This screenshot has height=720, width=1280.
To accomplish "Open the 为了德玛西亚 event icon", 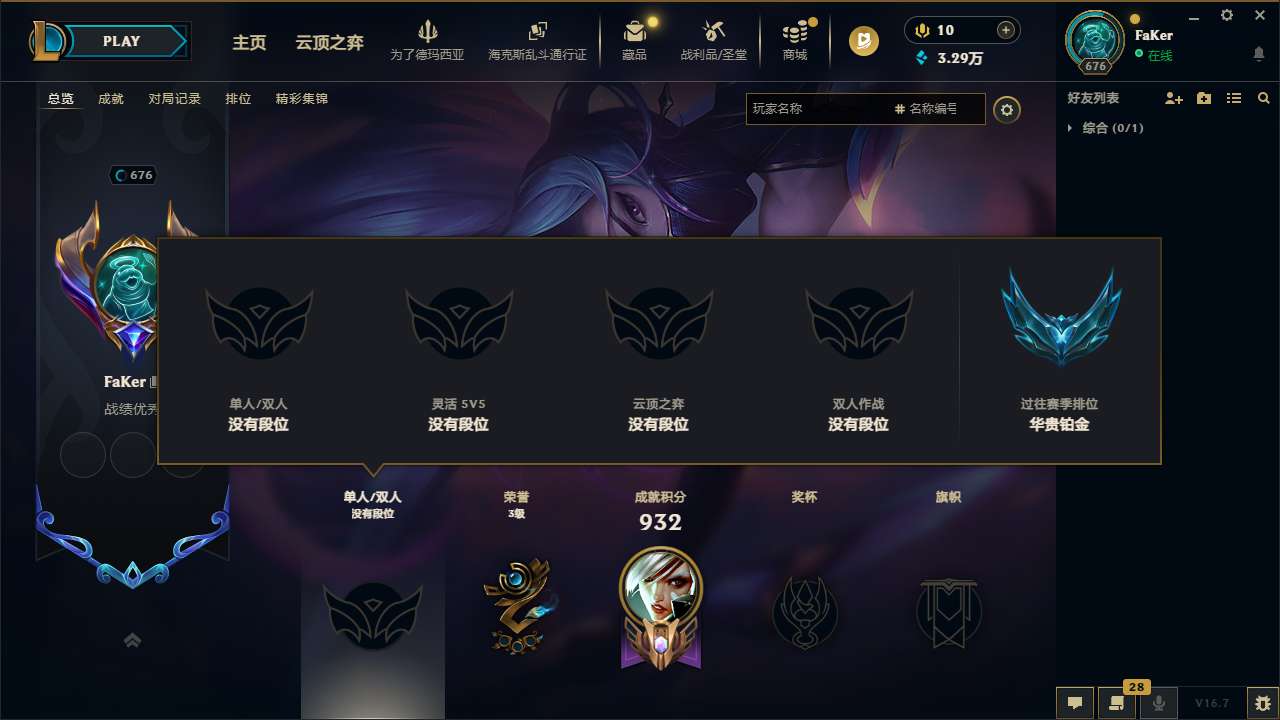I will [428, 41].
